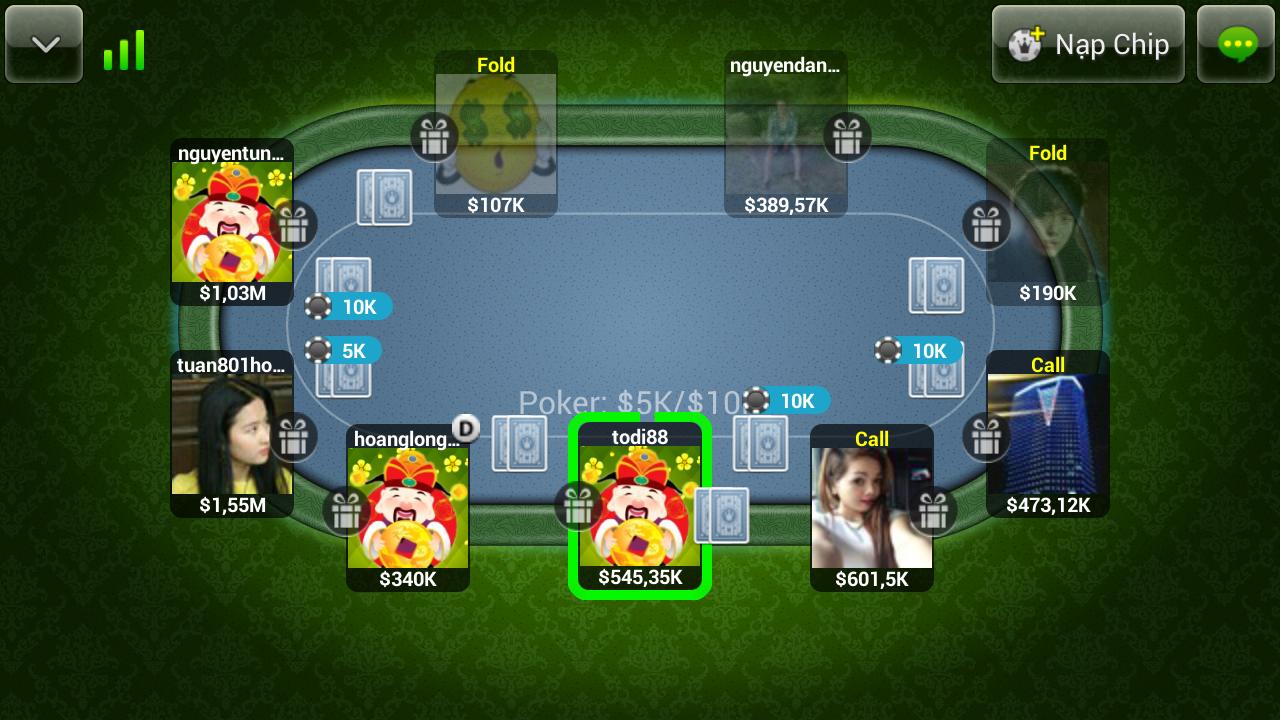Expand the top-left dropdown arrow menu
Screen dimensions: 1280x720
[x=45, y=44]
